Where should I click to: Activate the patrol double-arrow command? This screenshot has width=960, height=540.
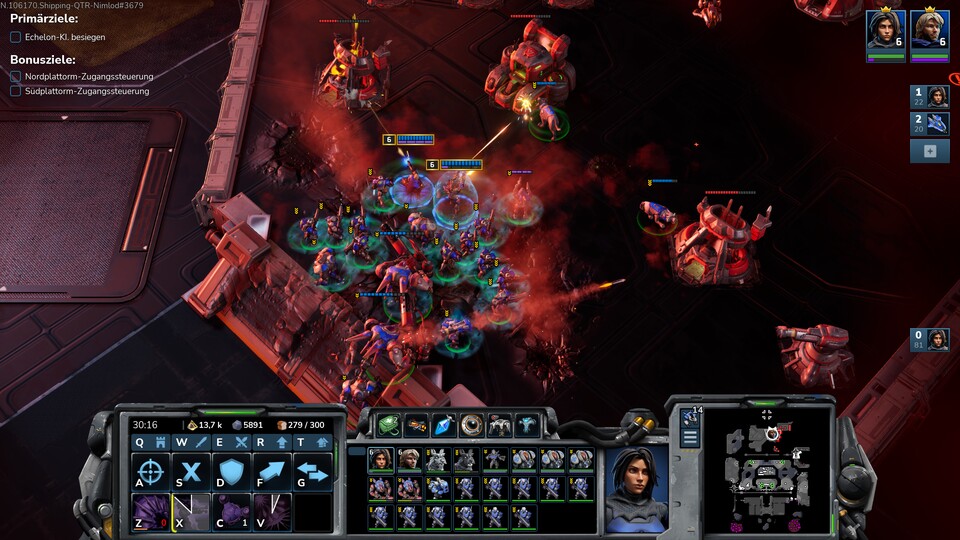[312, 472]
